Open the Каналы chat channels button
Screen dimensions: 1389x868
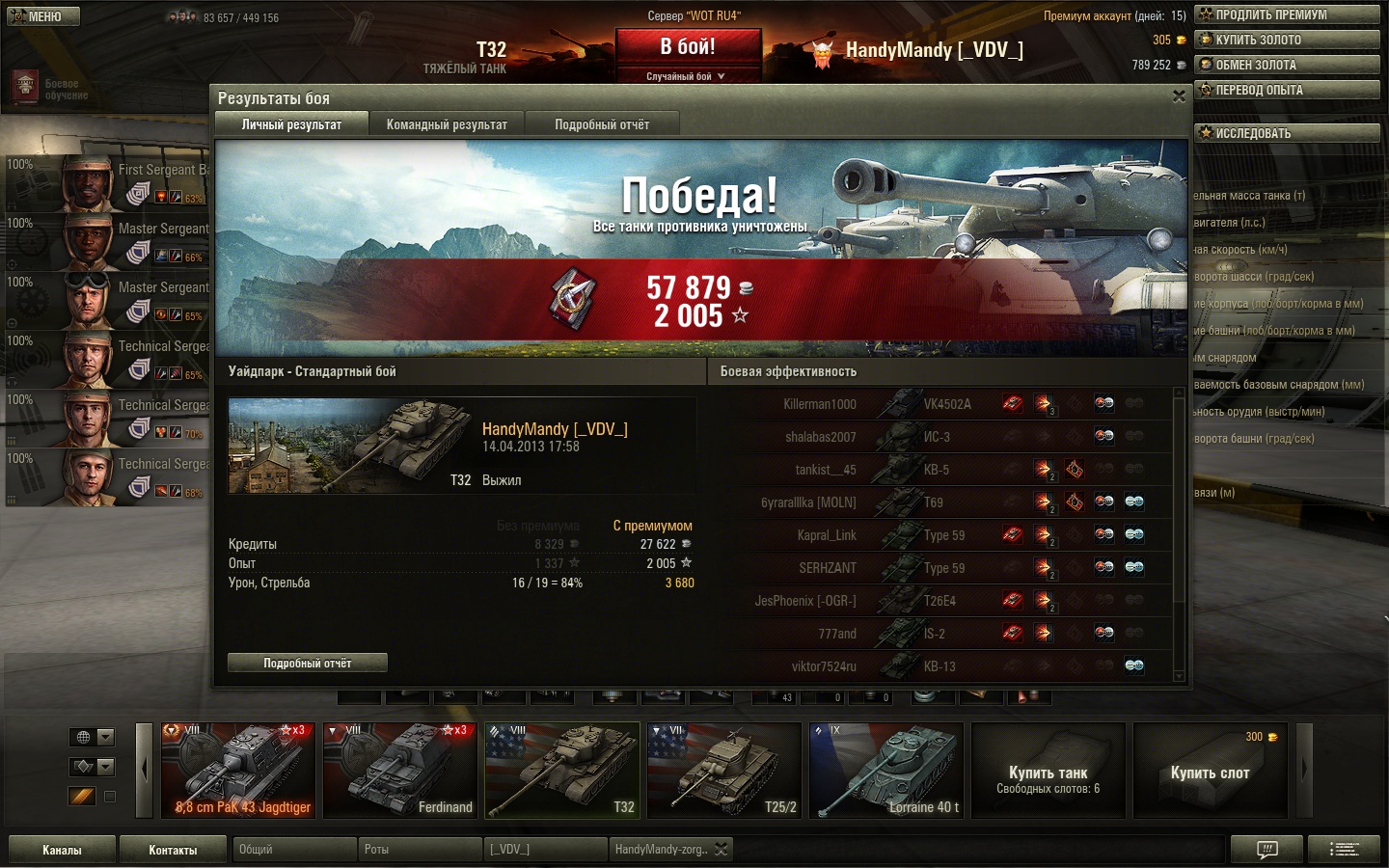62,850
